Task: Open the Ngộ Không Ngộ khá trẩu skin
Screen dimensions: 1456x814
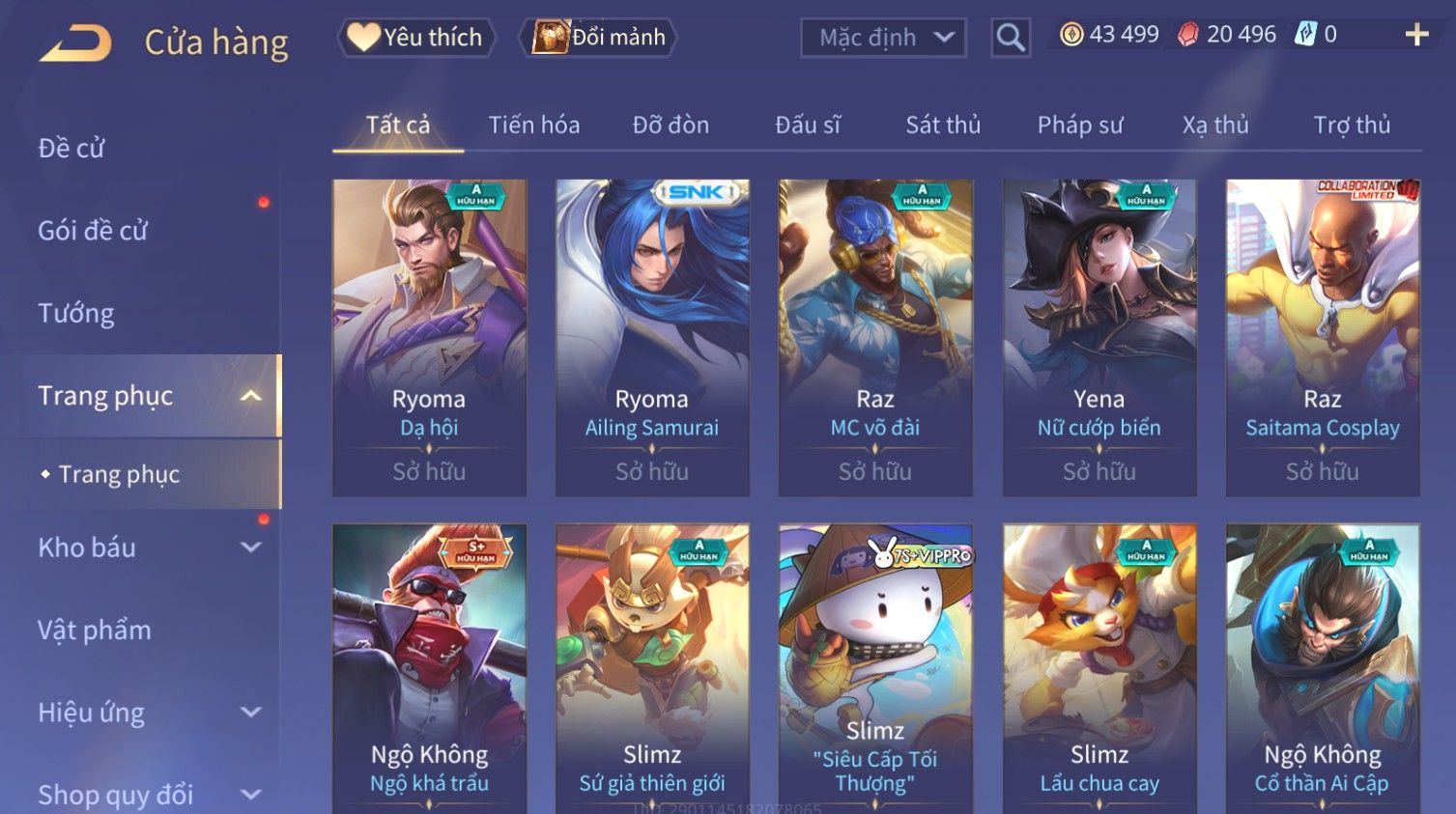Action: coord(429,668)
